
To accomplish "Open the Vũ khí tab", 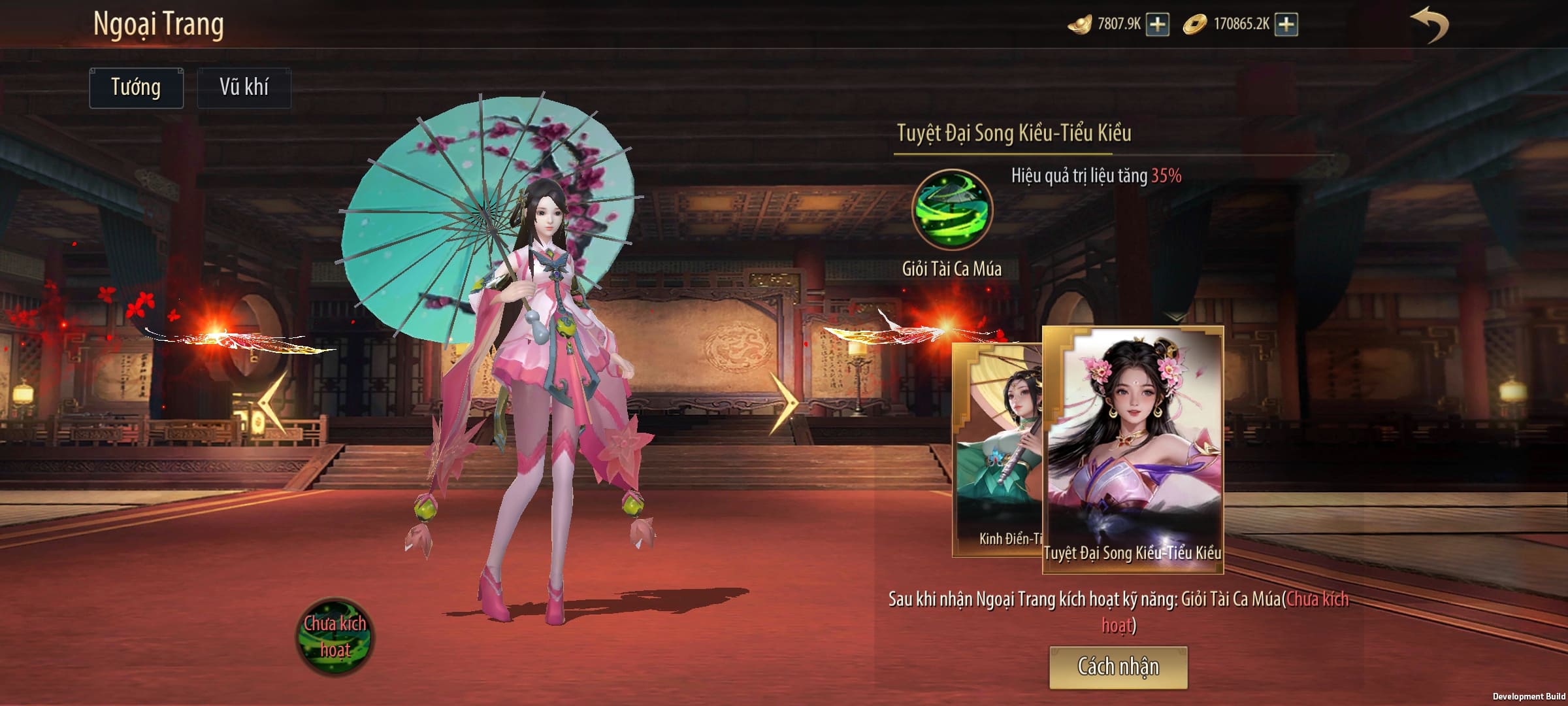I will click(244, 88).
